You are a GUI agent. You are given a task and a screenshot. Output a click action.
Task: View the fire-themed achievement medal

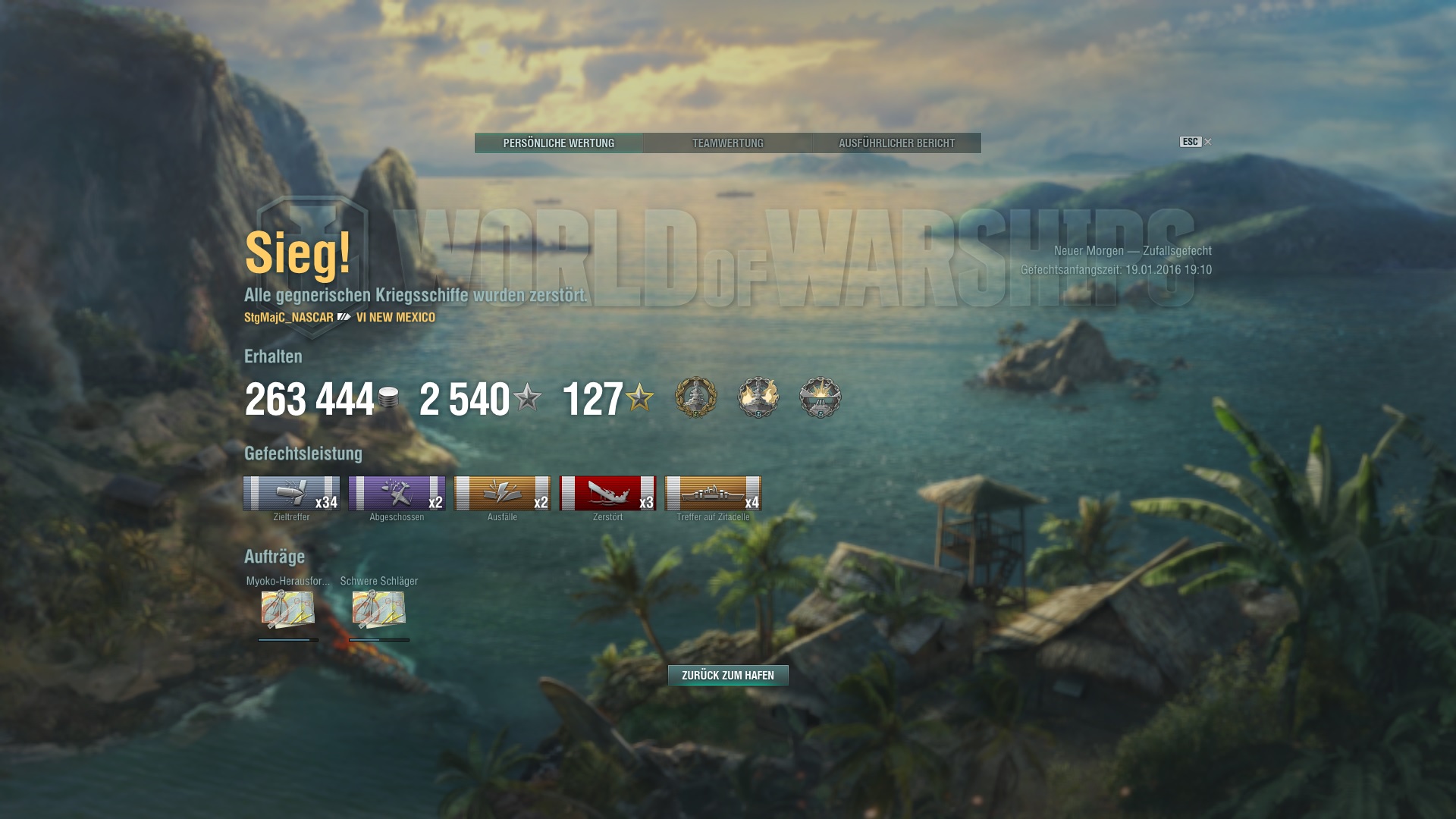click(x=758, y=397)
